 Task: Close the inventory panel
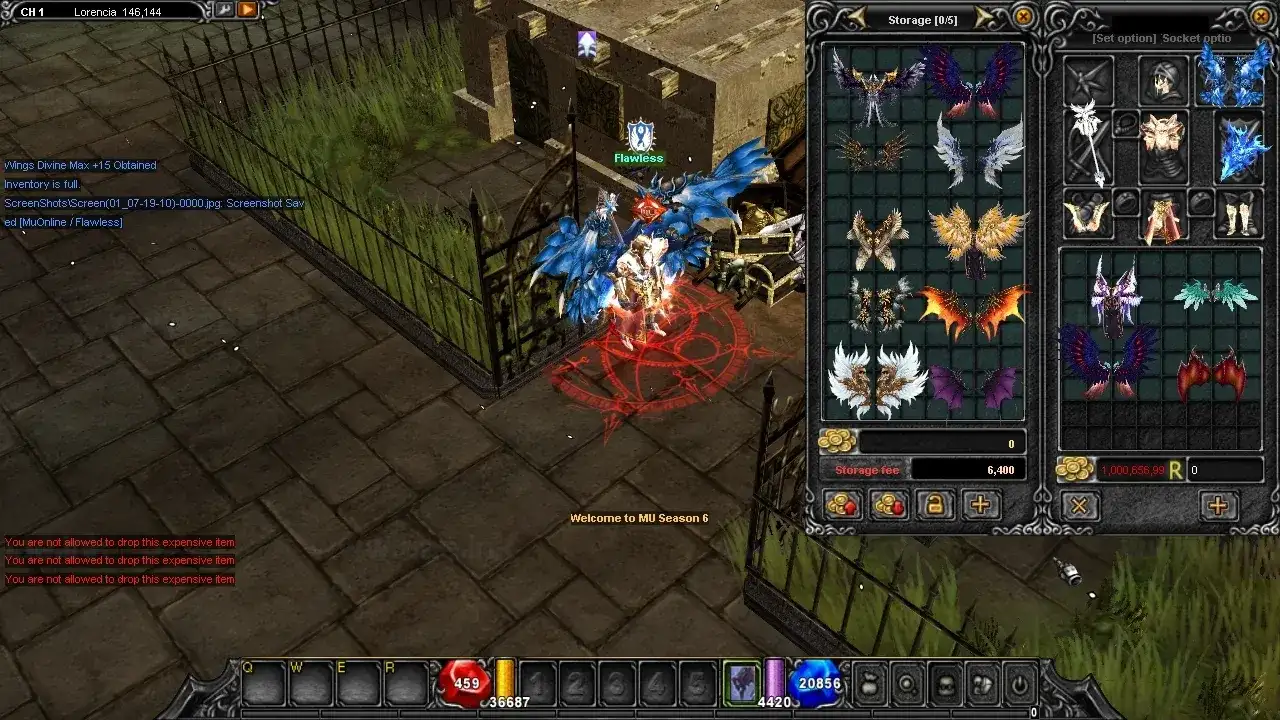(1263, 17)
